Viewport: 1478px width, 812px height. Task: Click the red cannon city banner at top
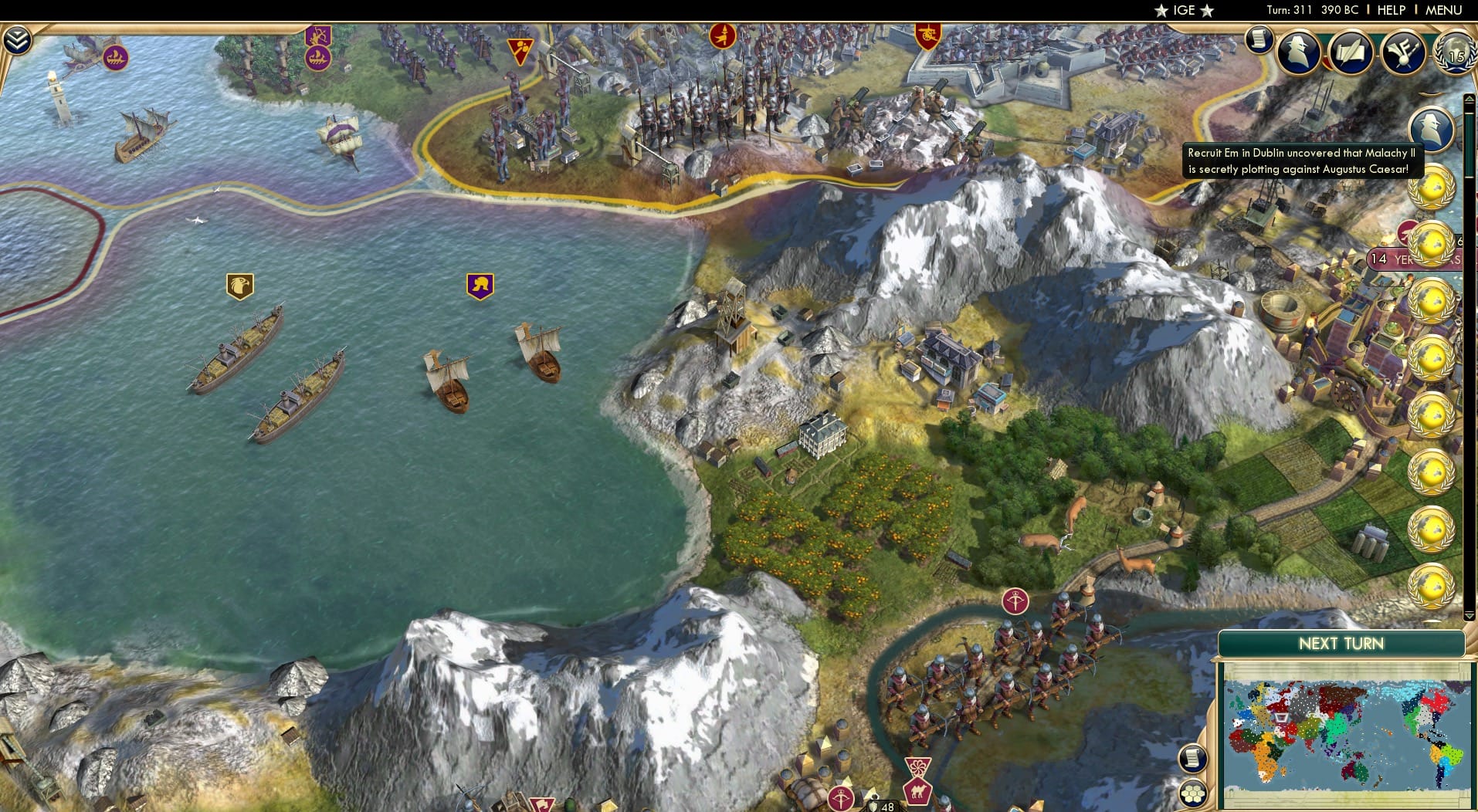tap(927, 35)
